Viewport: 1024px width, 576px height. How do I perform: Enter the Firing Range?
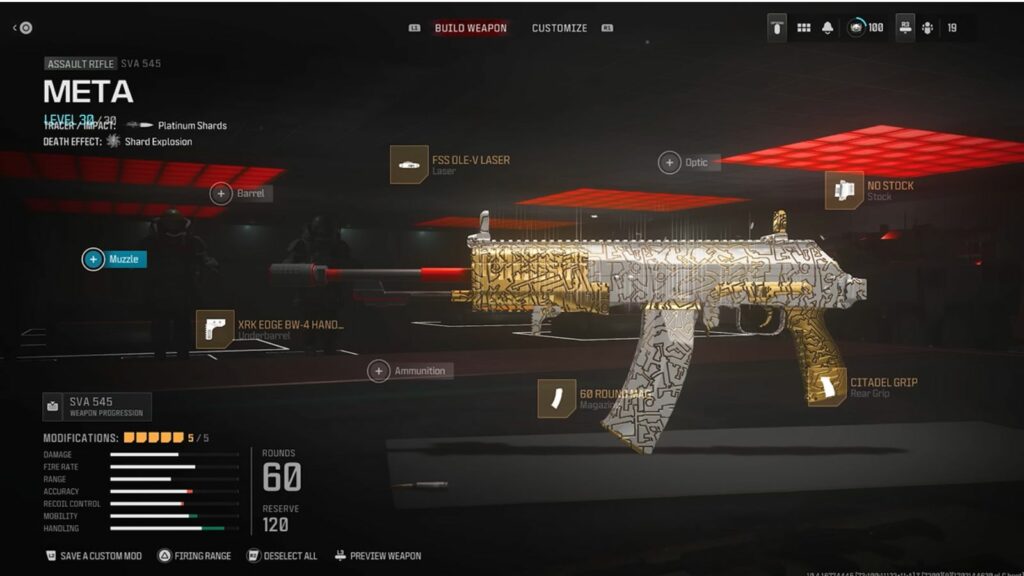coord(194,556)
